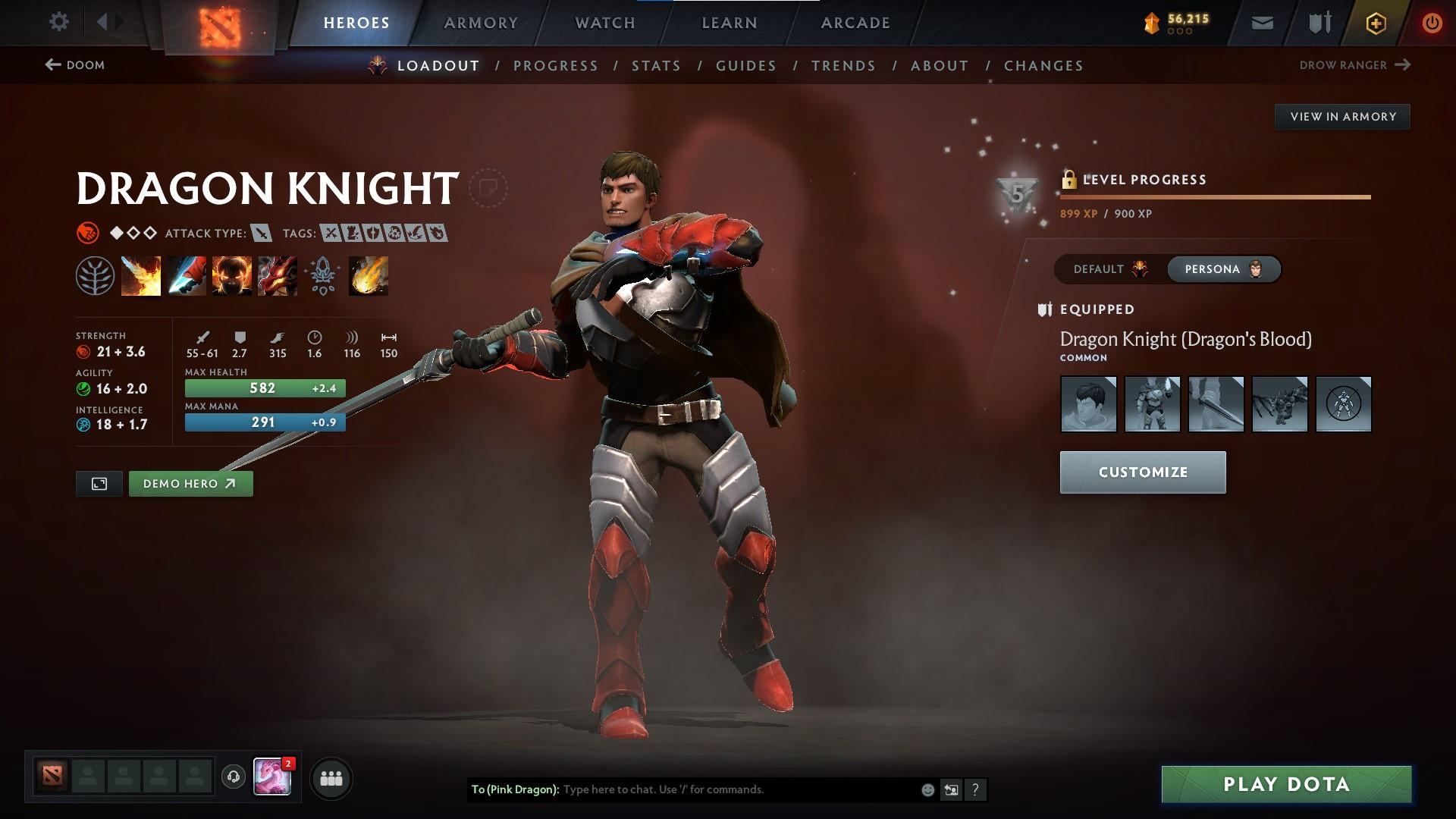
Task: Open the Dragon Tail ability icon
Action: (185, 275)
